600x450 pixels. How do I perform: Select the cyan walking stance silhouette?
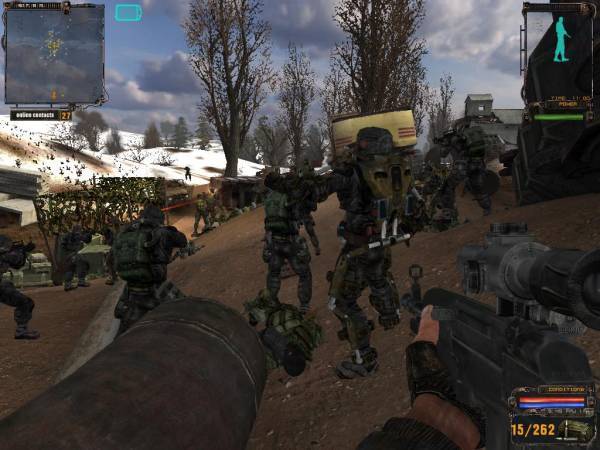pos(561,40)
